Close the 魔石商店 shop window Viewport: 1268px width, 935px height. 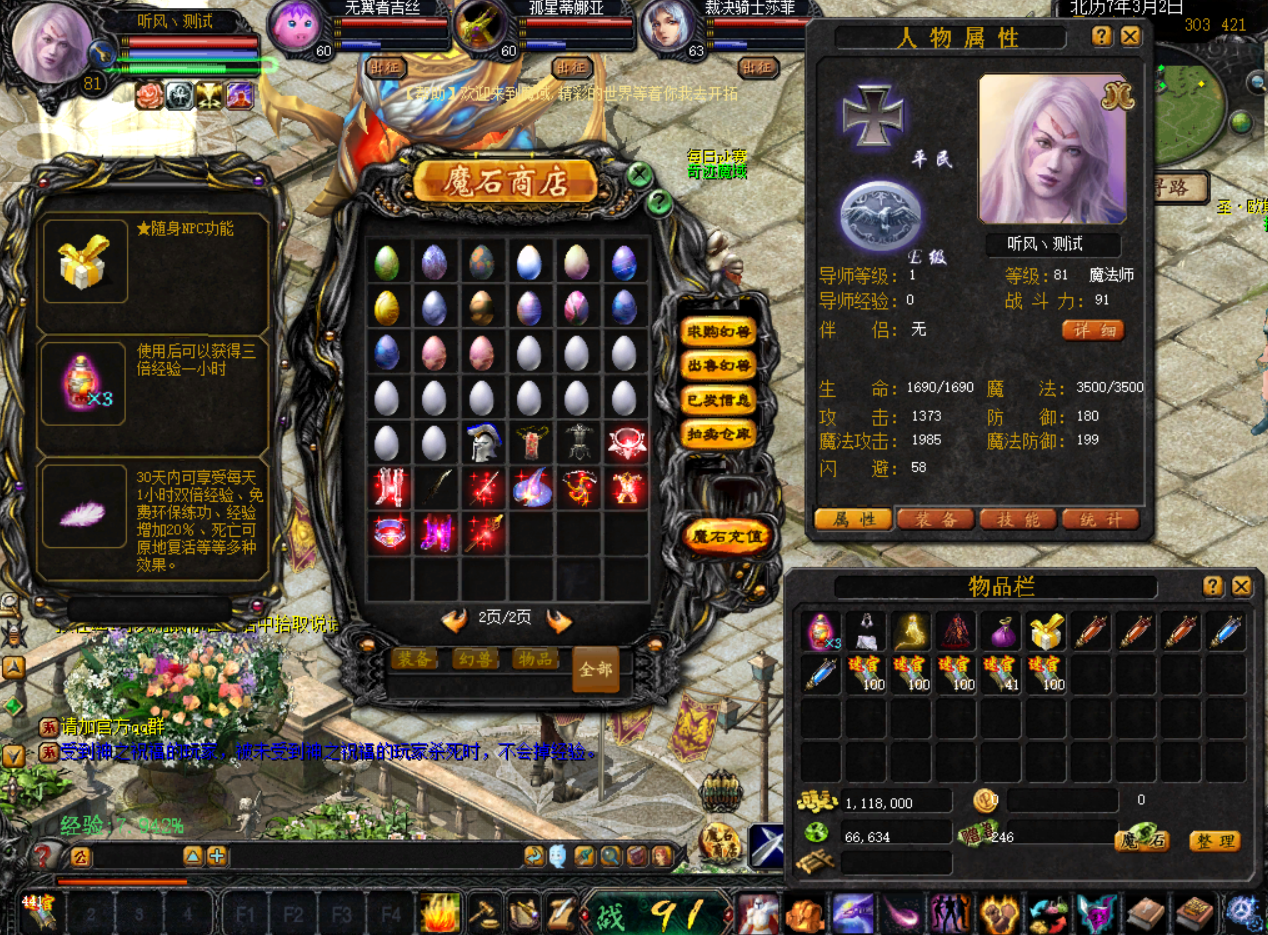[x=640, y=176]
